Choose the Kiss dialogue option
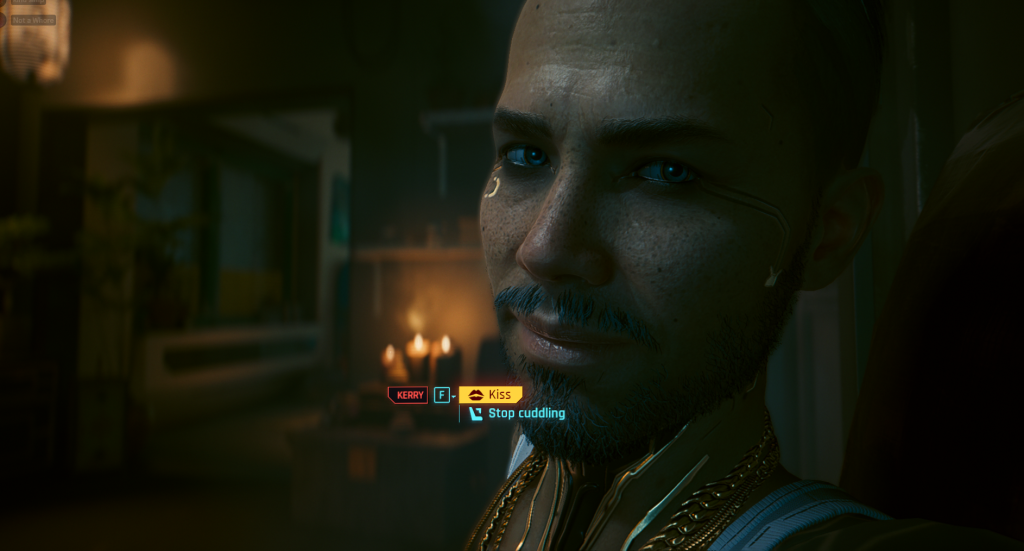Viewport: 1024px width, 551px height. [x=491, y=395]
